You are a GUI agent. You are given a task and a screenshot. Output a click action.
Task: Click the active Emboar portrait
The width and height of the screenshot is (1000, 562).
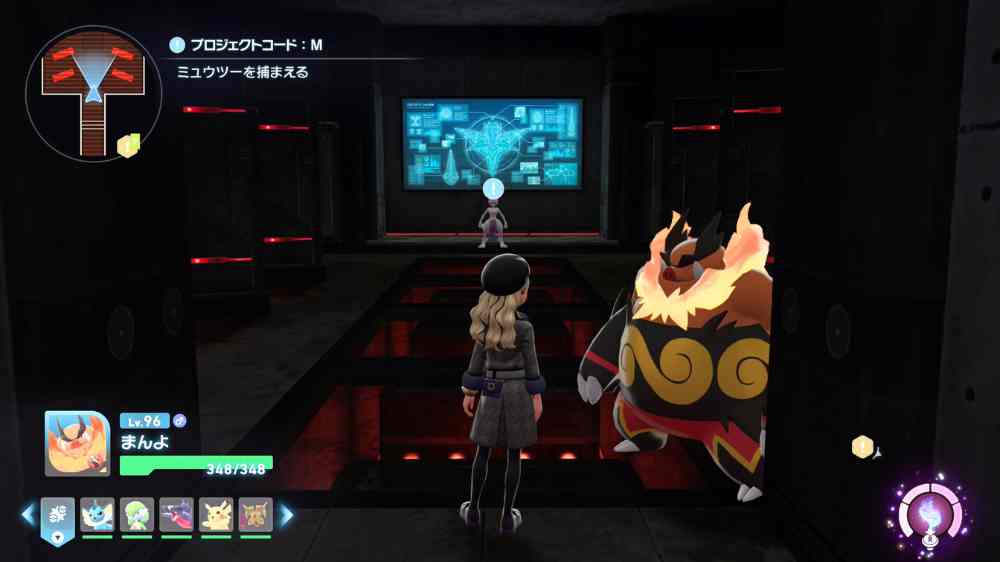(77, 443)
